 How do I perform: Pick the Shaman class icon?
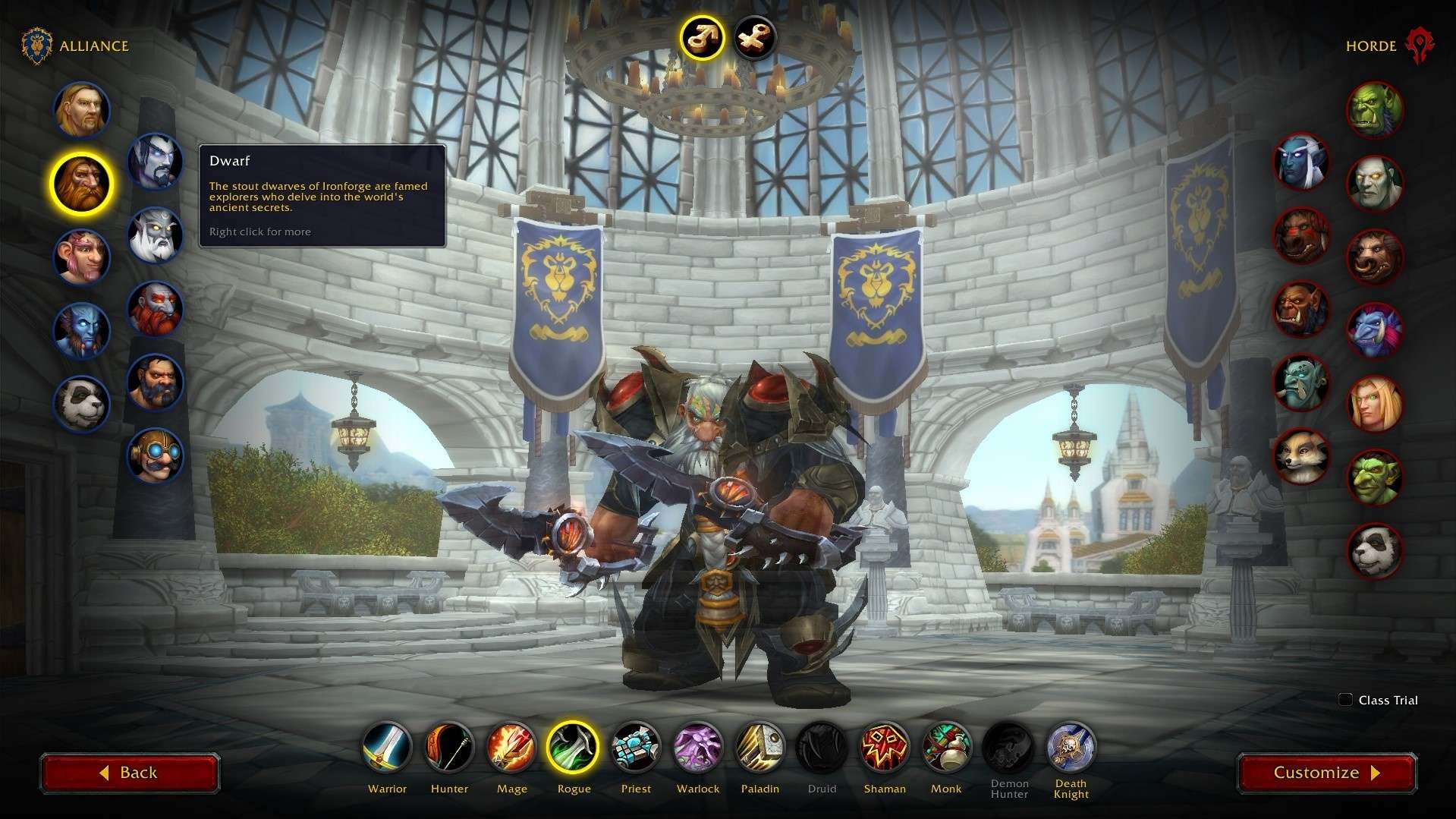[x=885, y=747]
